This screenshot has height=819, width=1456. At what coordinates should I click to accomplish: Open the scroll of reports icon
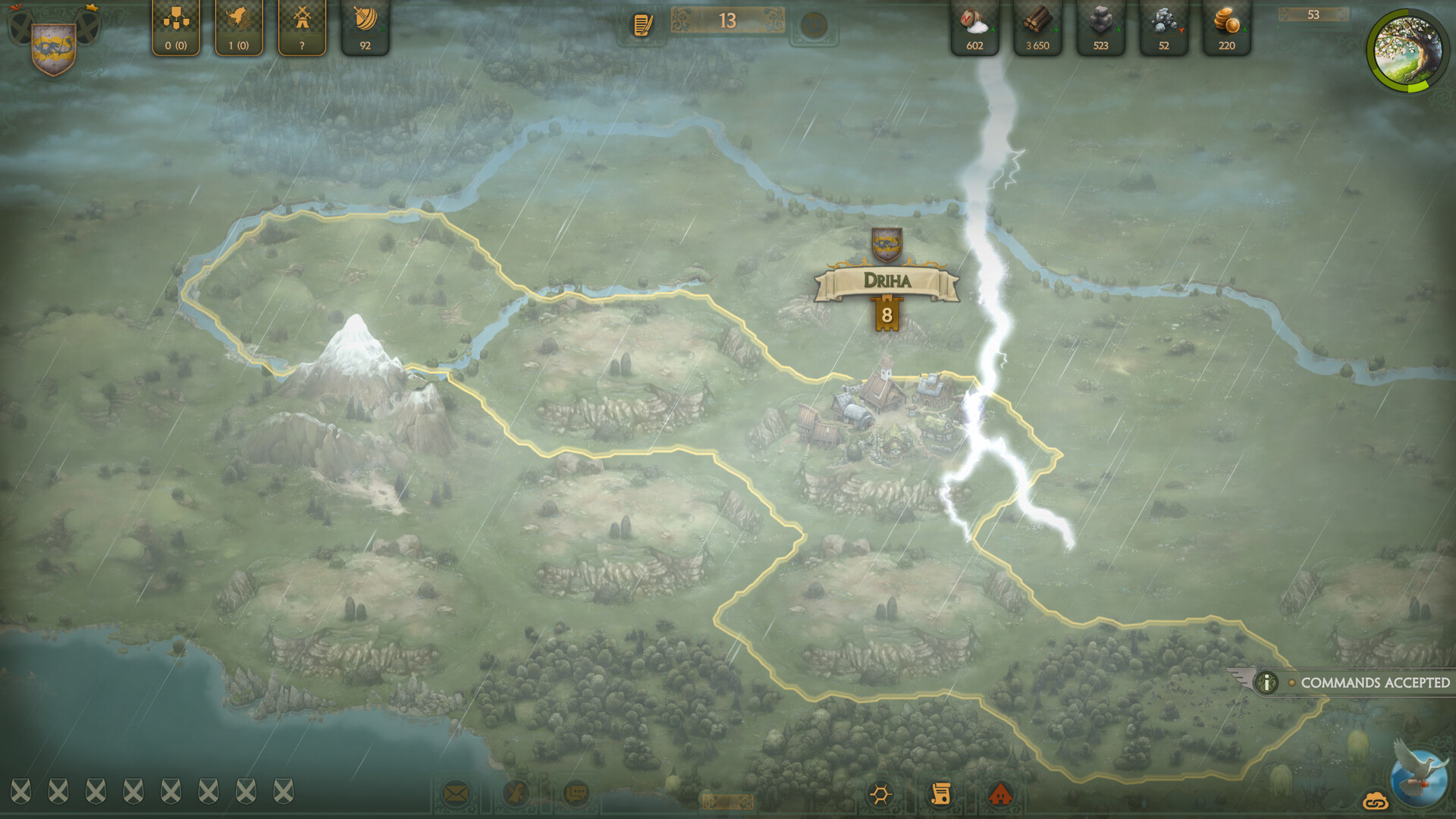pos(940,794)
